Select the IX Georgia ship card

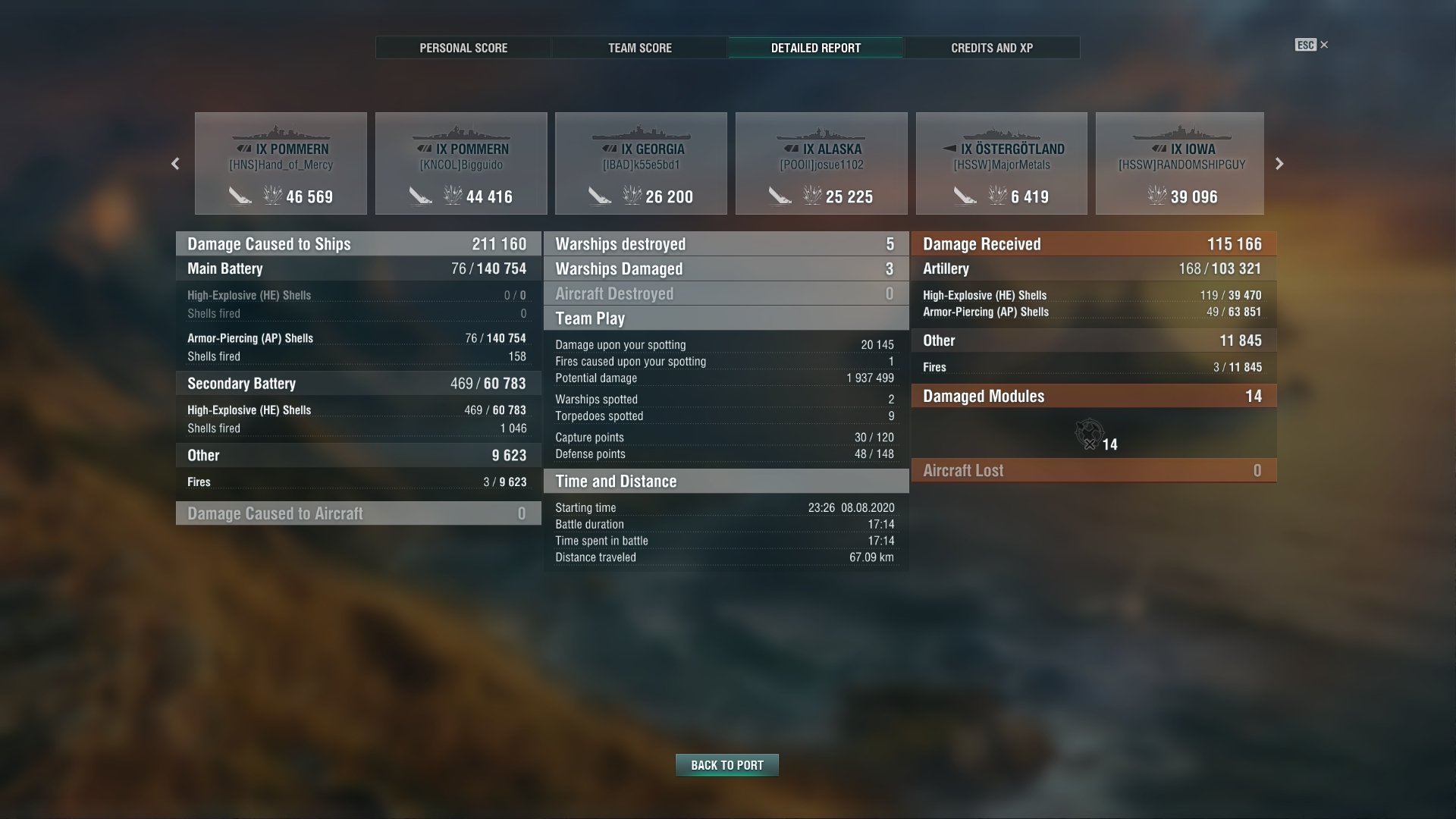(x=641, y=164)
